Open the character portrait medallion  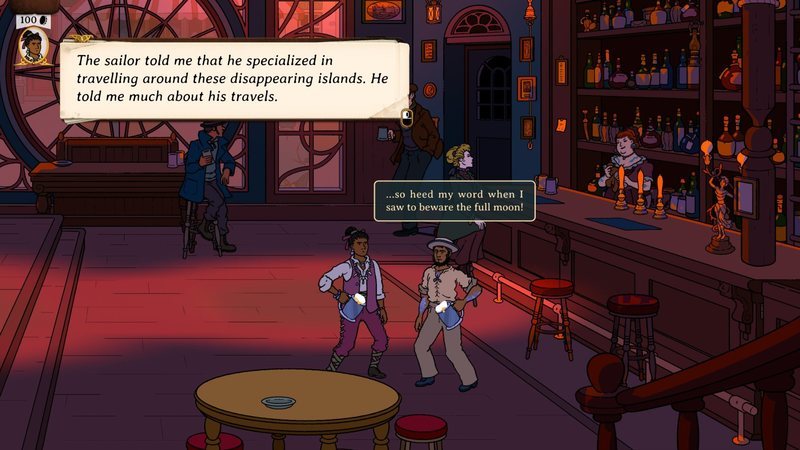pos(31,47)
